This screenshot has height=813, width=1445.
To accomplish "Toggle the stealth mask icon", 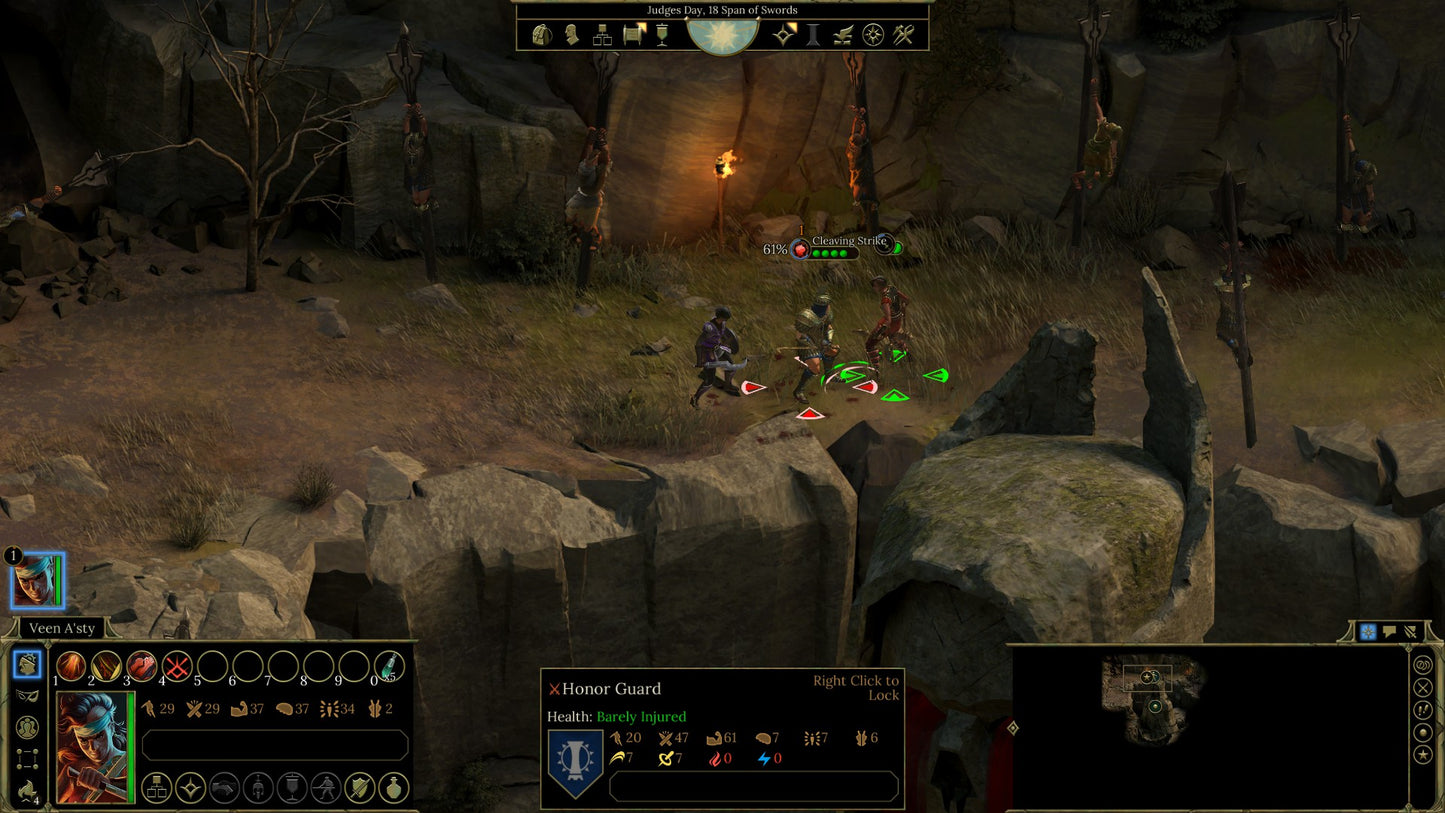I will [x=28, y=695].
